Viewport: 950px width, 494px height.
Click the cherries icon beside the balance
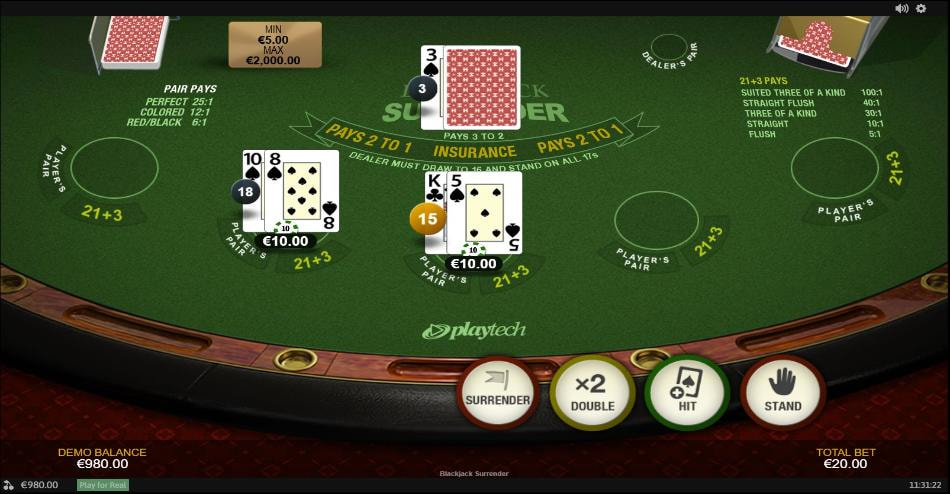coord(9,485)
